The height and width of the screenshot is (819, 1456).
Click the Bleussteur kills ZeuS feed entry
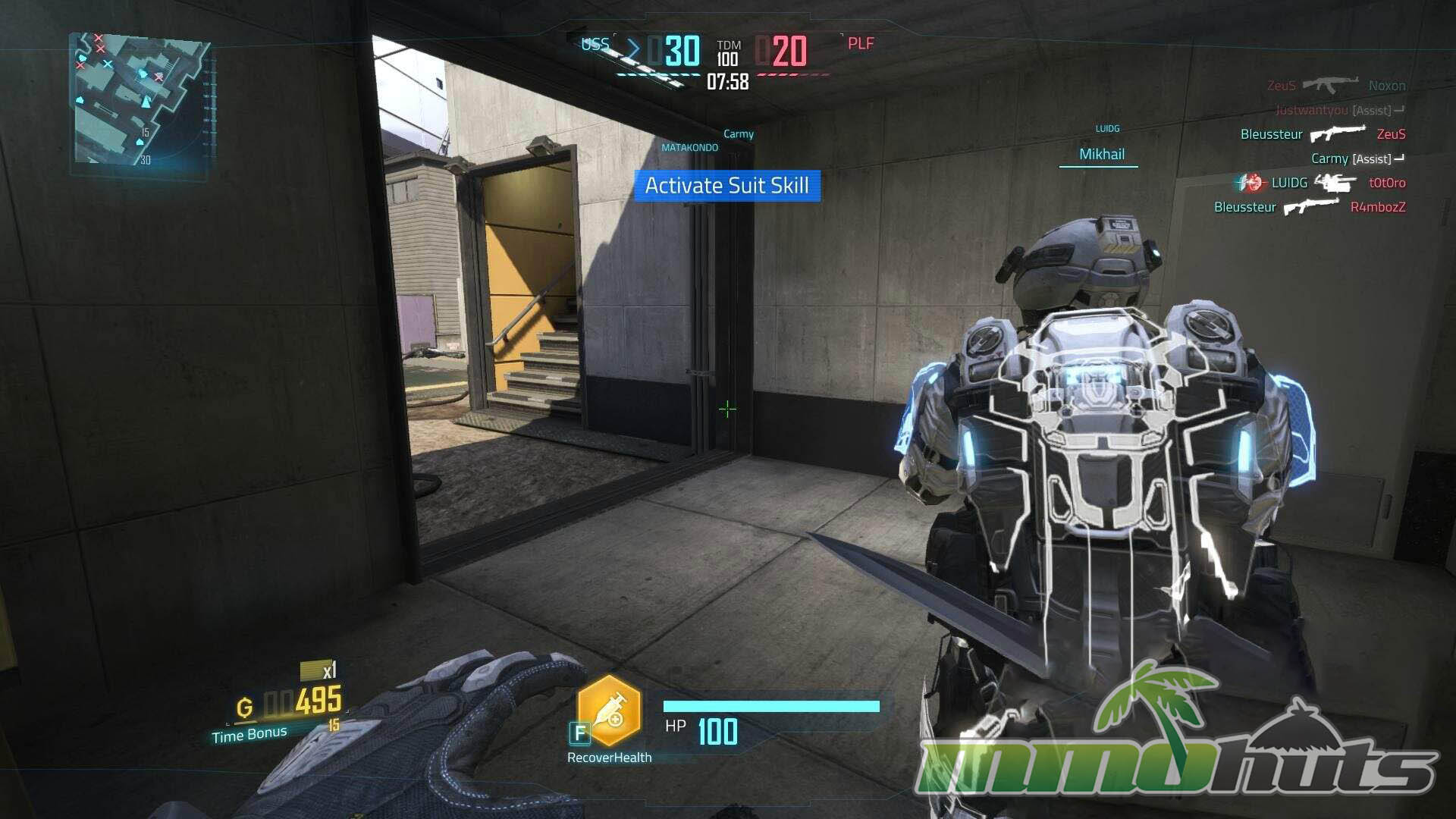tap(1323, 134)
